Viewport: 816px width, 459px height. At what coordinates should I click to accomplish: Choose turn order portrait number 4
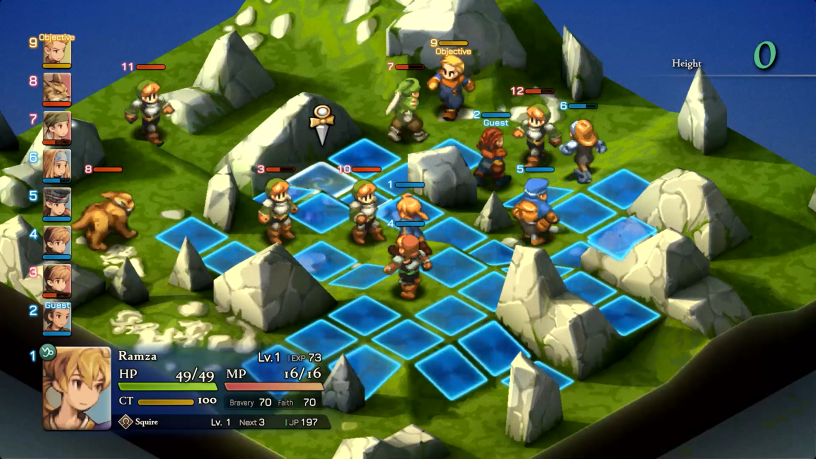tap(57, 242)
